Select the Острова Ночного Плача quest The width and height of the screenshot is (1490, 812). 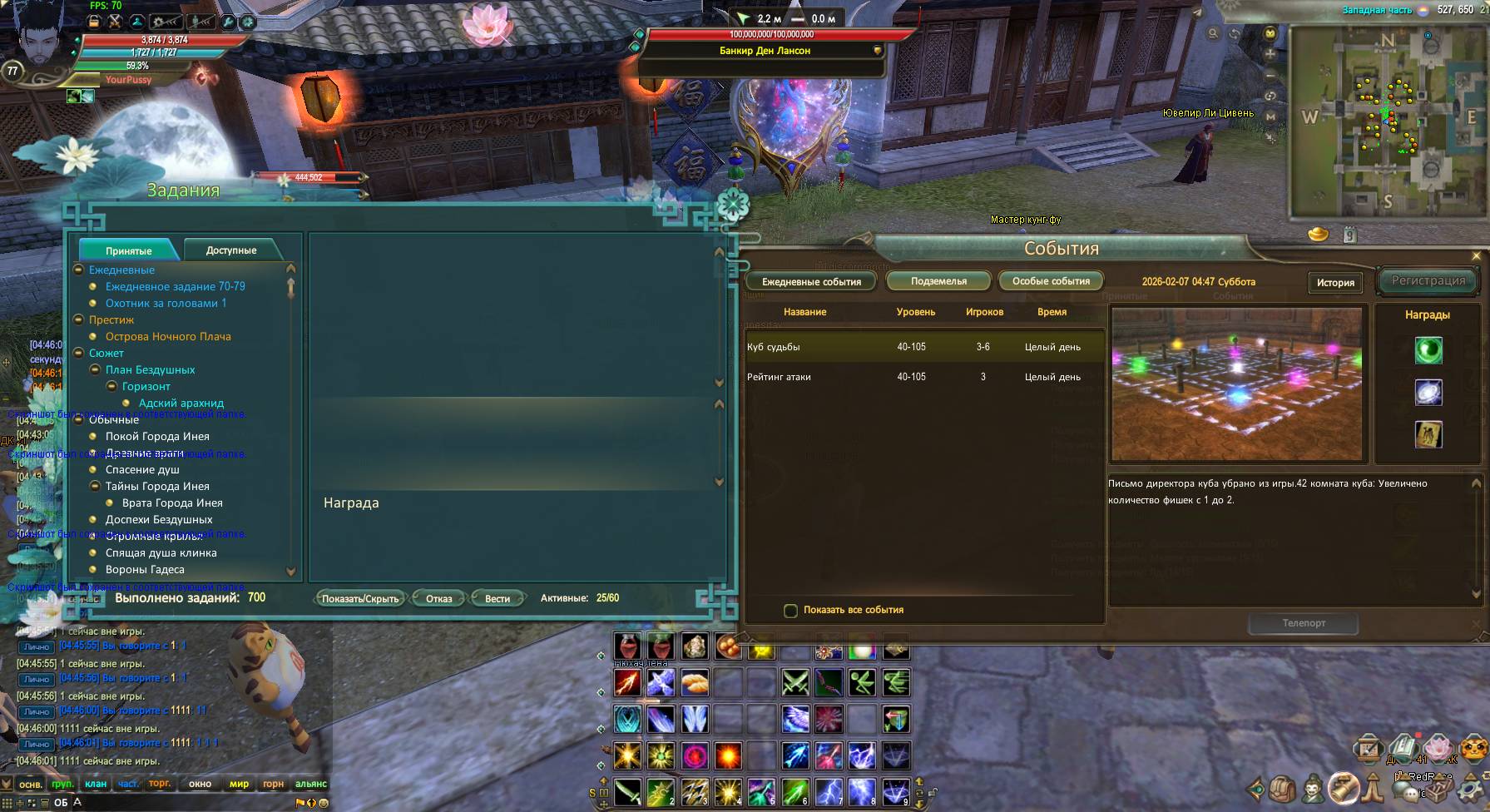(168, 336)
